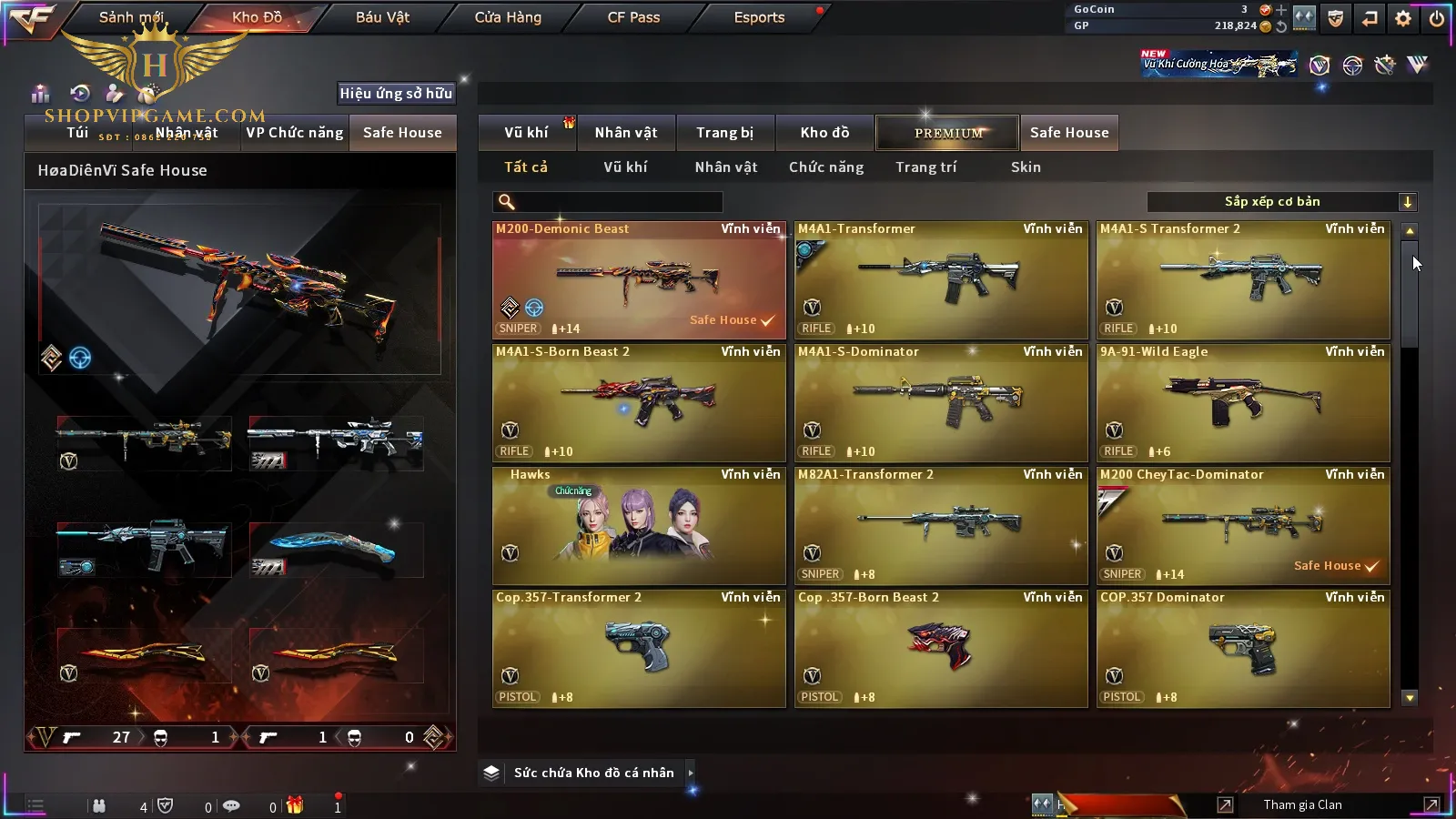Click the power icon to exit
The width and height of the screenshot is (1456, 819).
click(x=1437, y=18)
